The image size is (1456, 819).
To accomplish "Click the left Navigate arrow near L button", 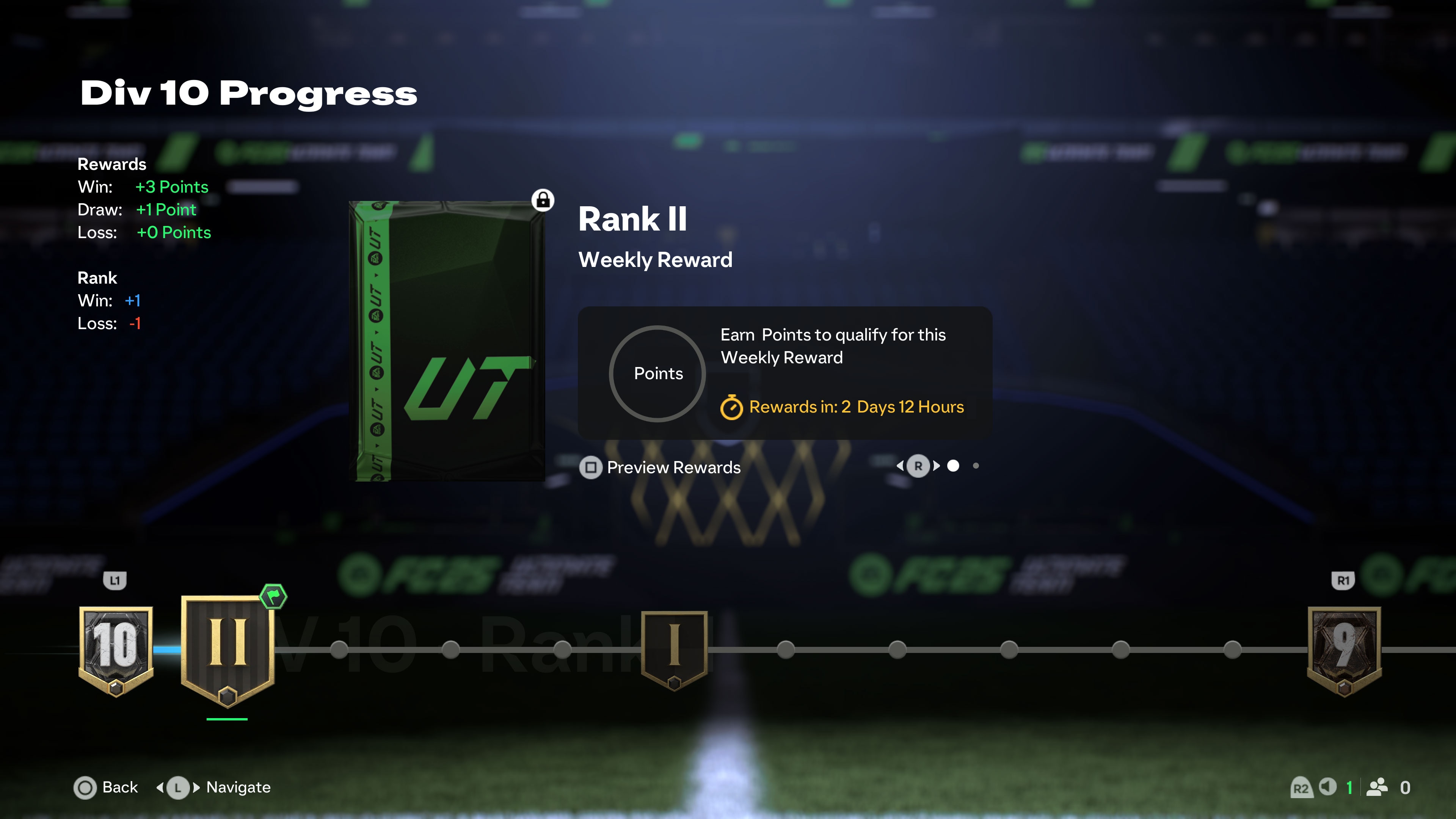I will (160, 788).
